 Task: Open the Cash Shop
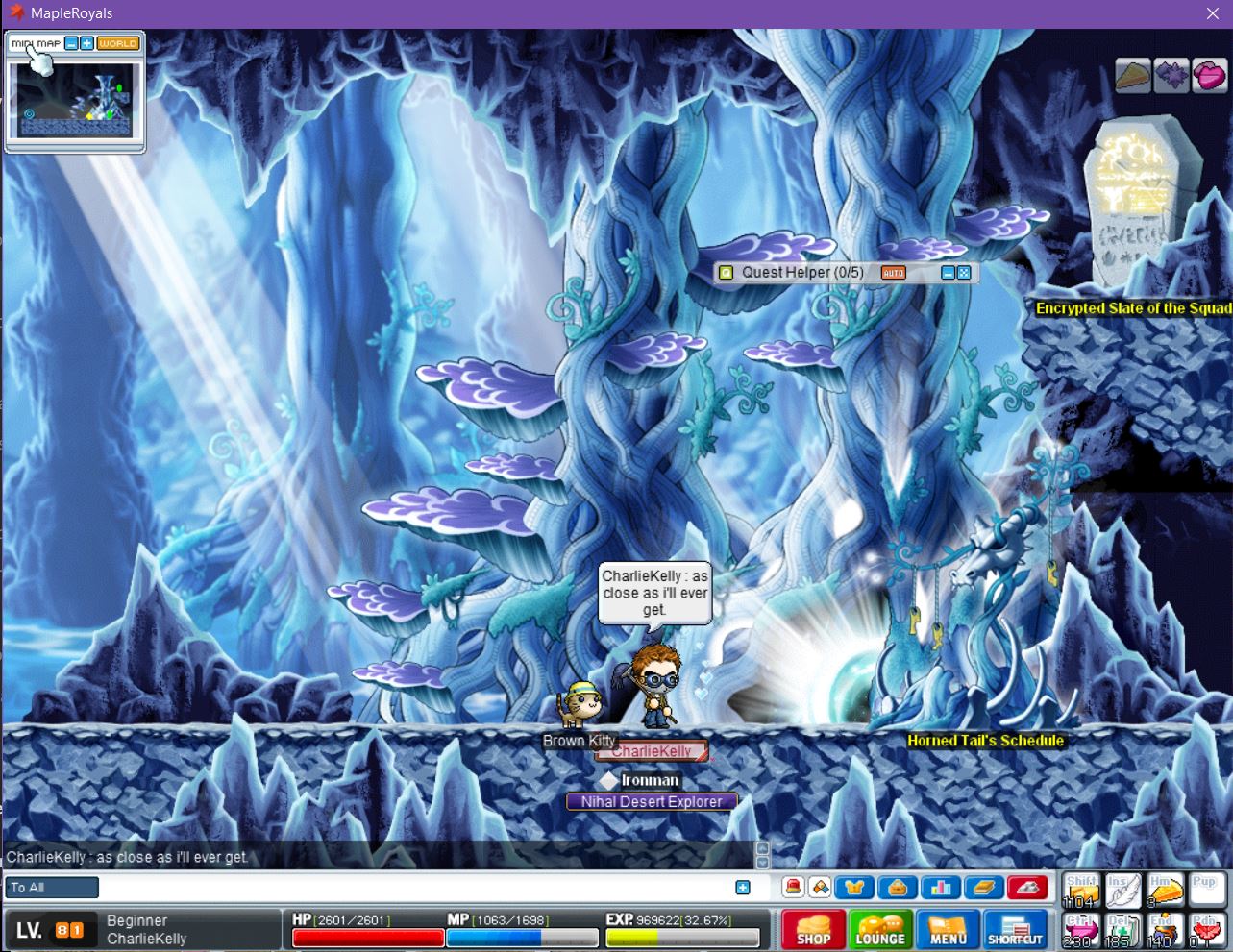pyautogui.click(x=813, y=930)
